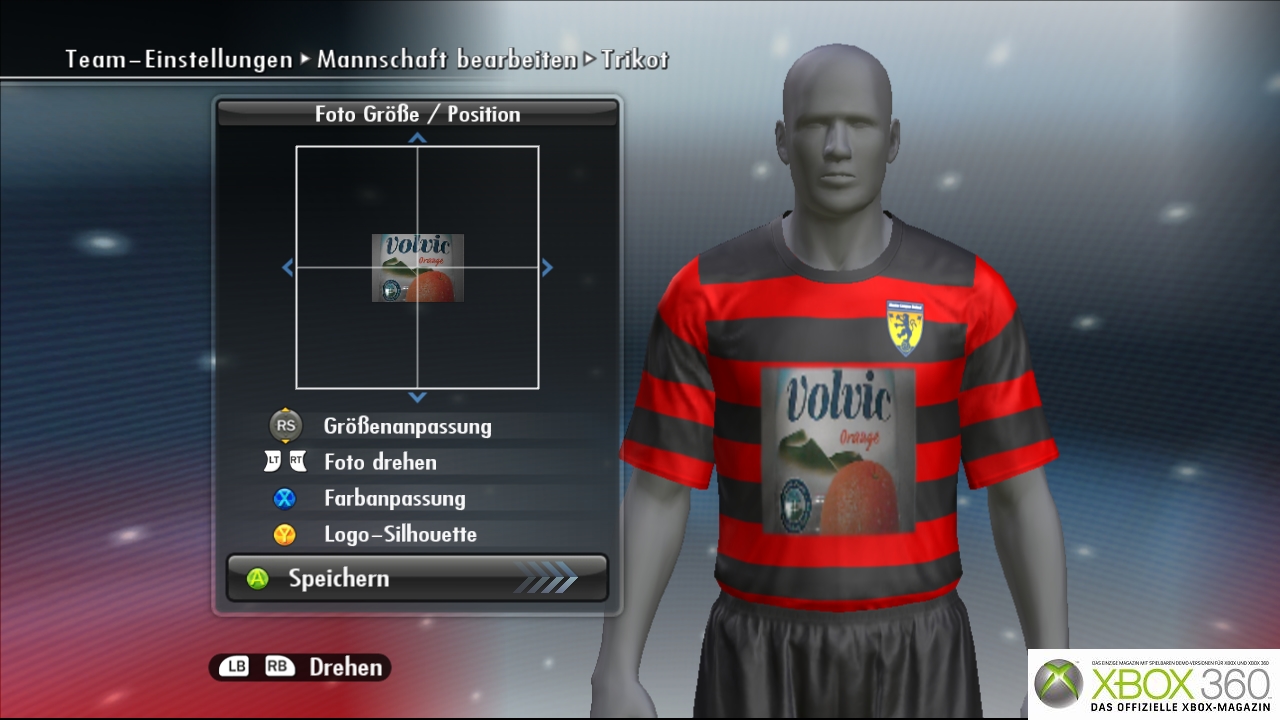The height and width of the screenshot is (720, 1280).
Task: Click the Xbox 360 magazine logo
Action: click(x=1154, y=684)
